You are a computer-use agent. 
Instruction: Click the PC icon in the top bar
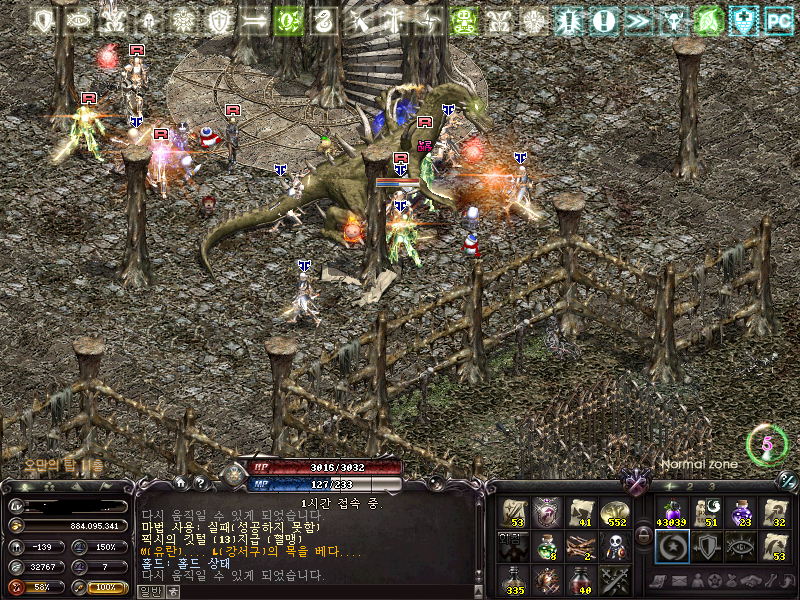click(777, 20)
